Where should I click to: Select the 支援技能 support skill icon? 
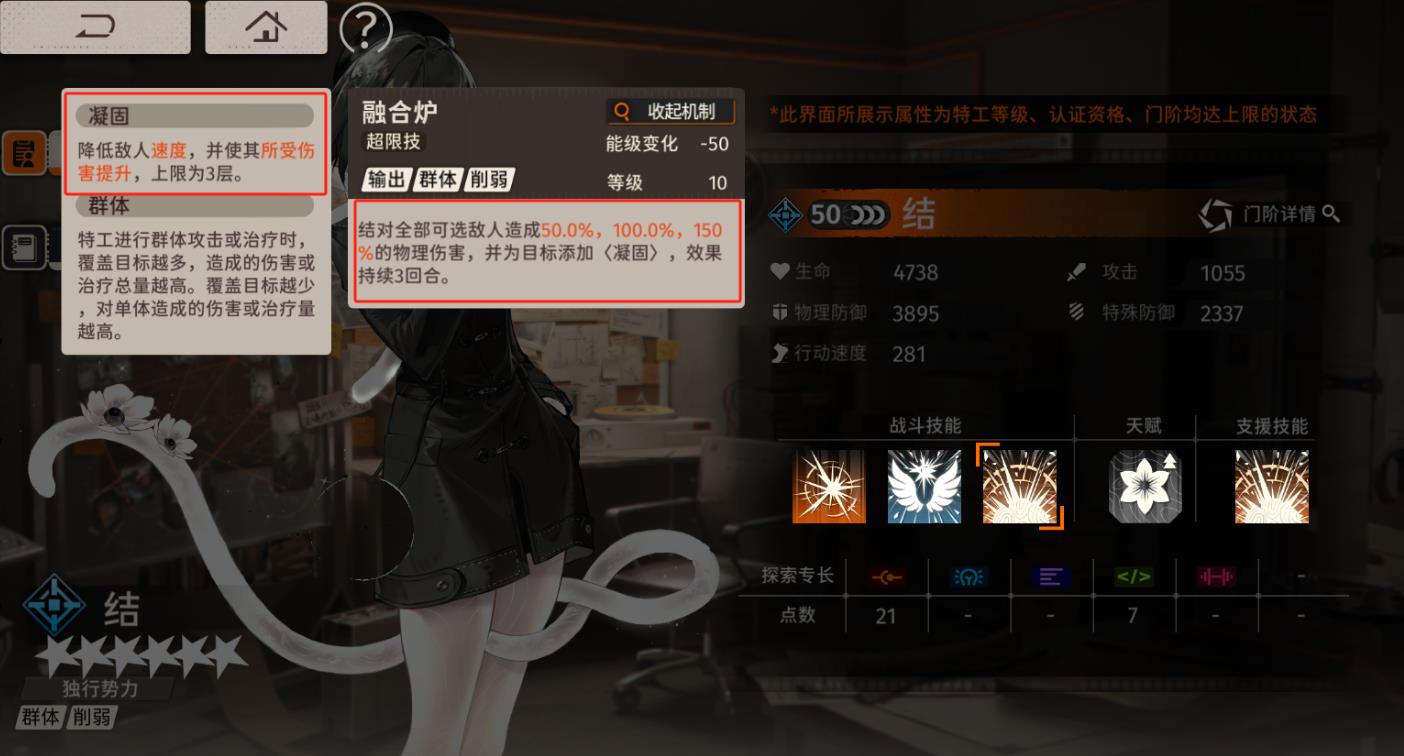1271,486
